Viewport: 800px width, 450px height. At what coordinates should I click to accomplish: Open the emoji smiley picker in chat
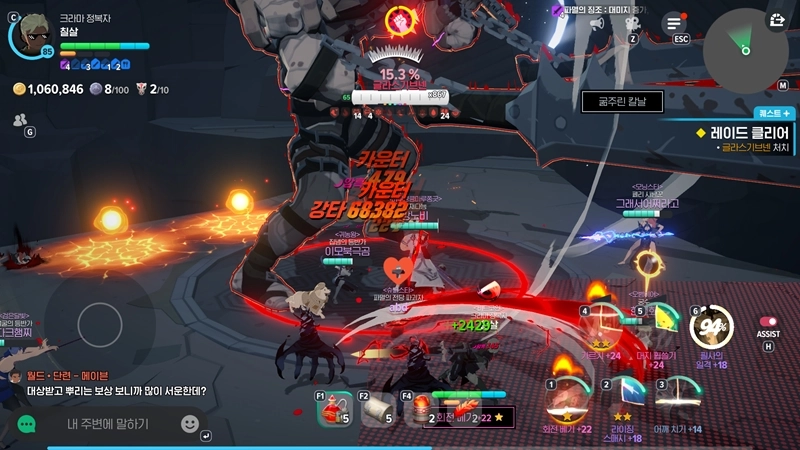[x=189, y=424]
